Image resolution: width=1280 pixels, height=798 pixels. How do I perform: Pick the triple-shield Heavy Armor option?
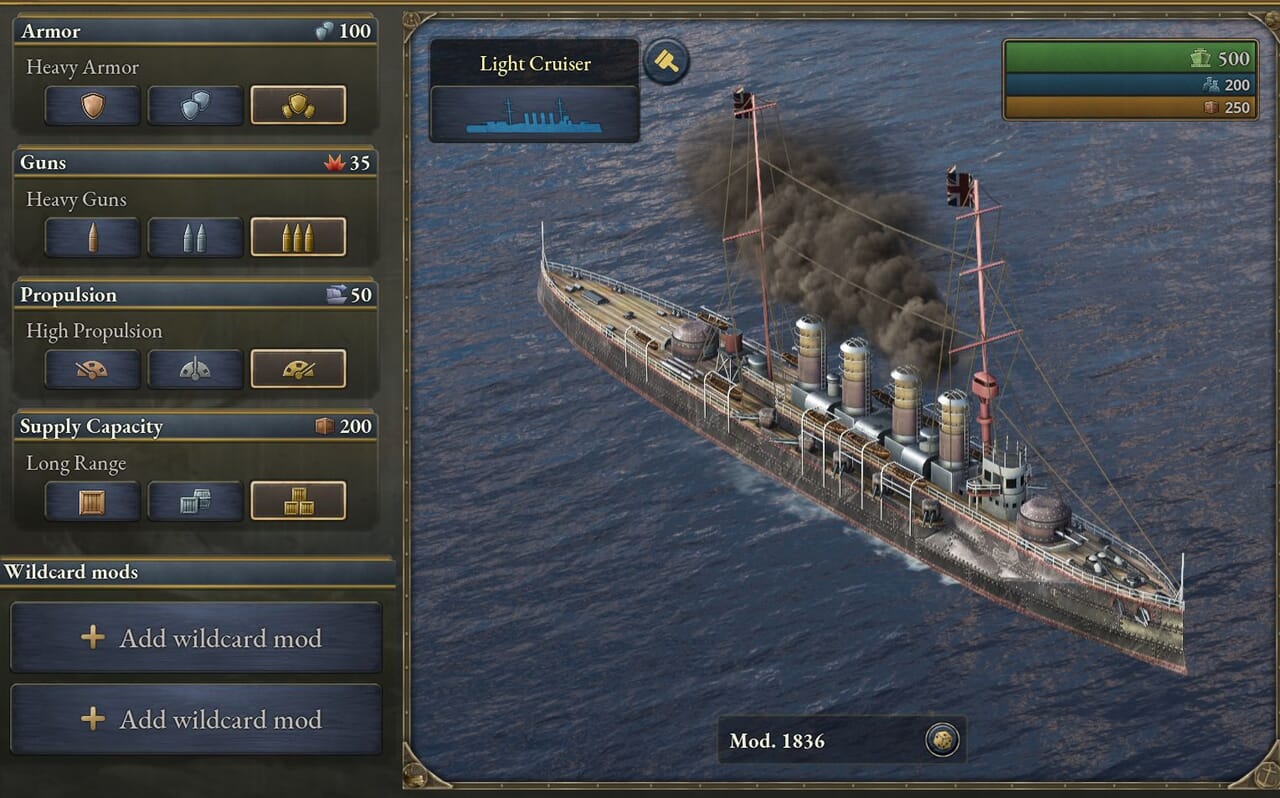298,105
